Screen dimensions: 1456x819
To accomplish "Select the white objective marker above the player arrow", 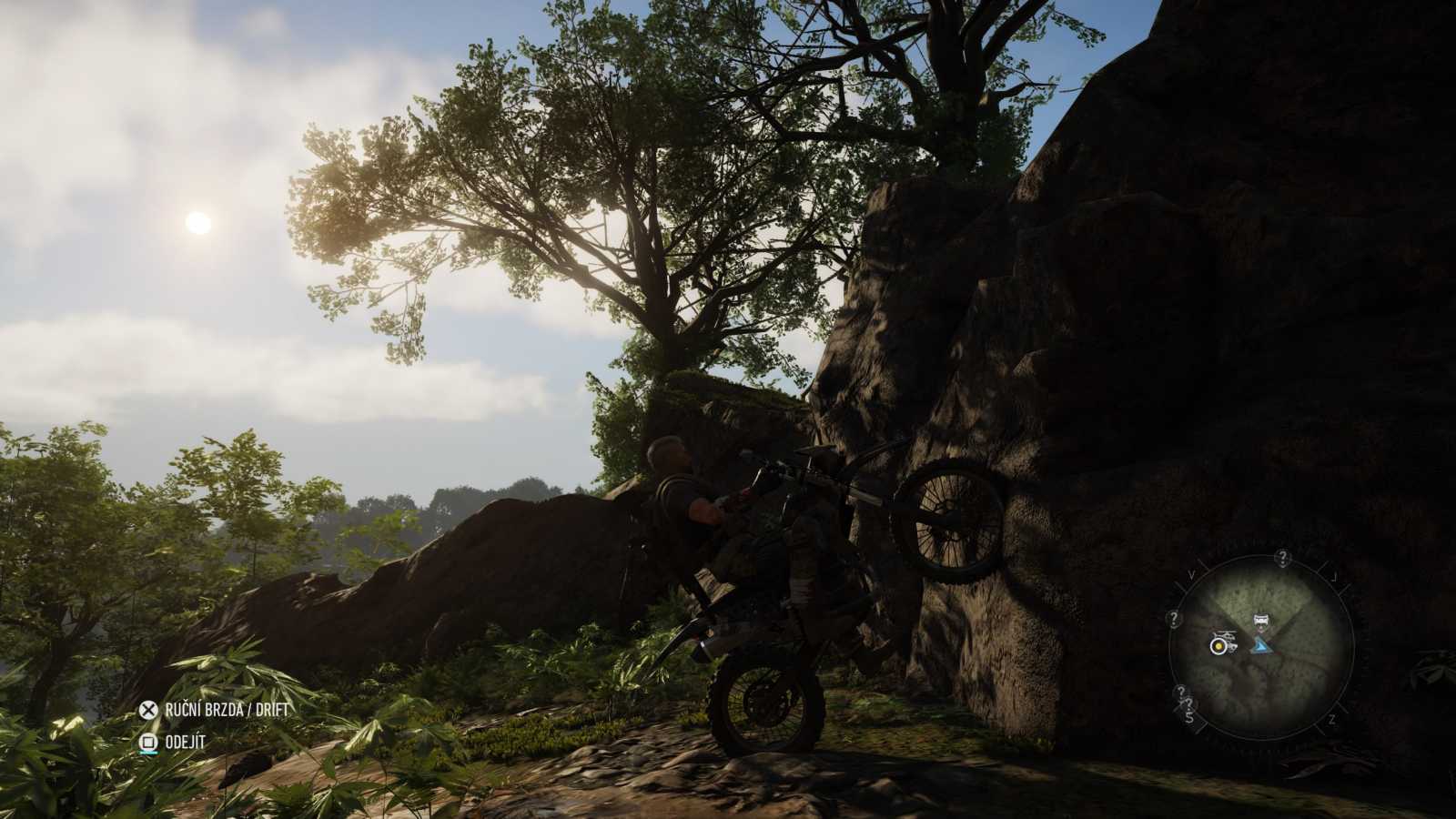I will [1260, 620].
